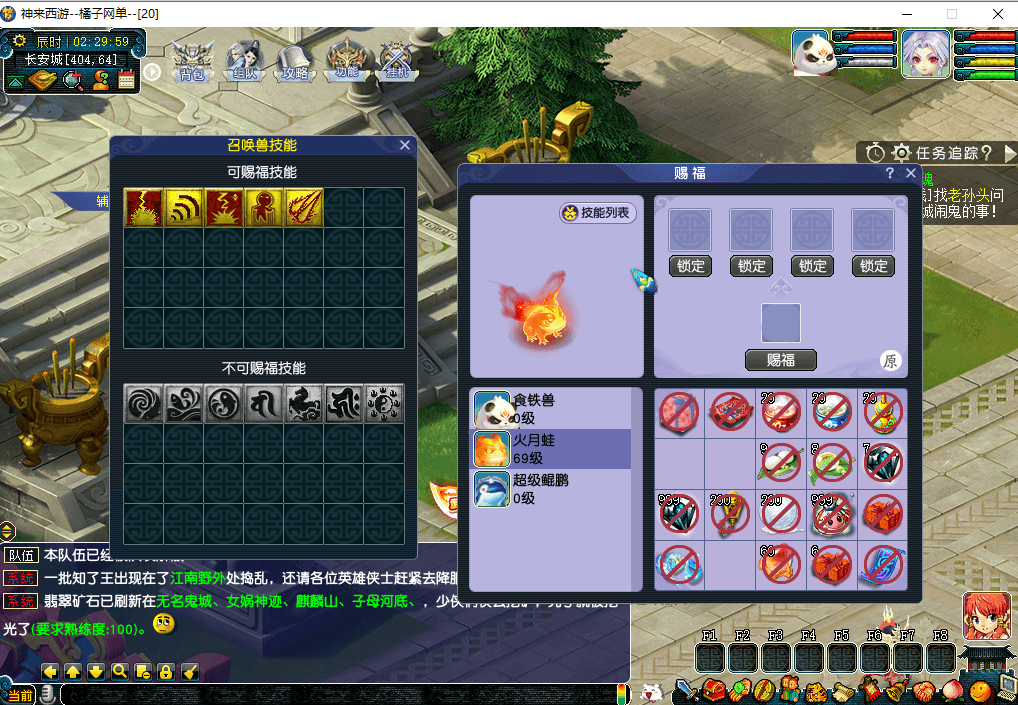Screen dimensions: 1018x705
Task: Open the 赐福 panel help question mark
Action: pyautogui.click(x=890, y=173)
